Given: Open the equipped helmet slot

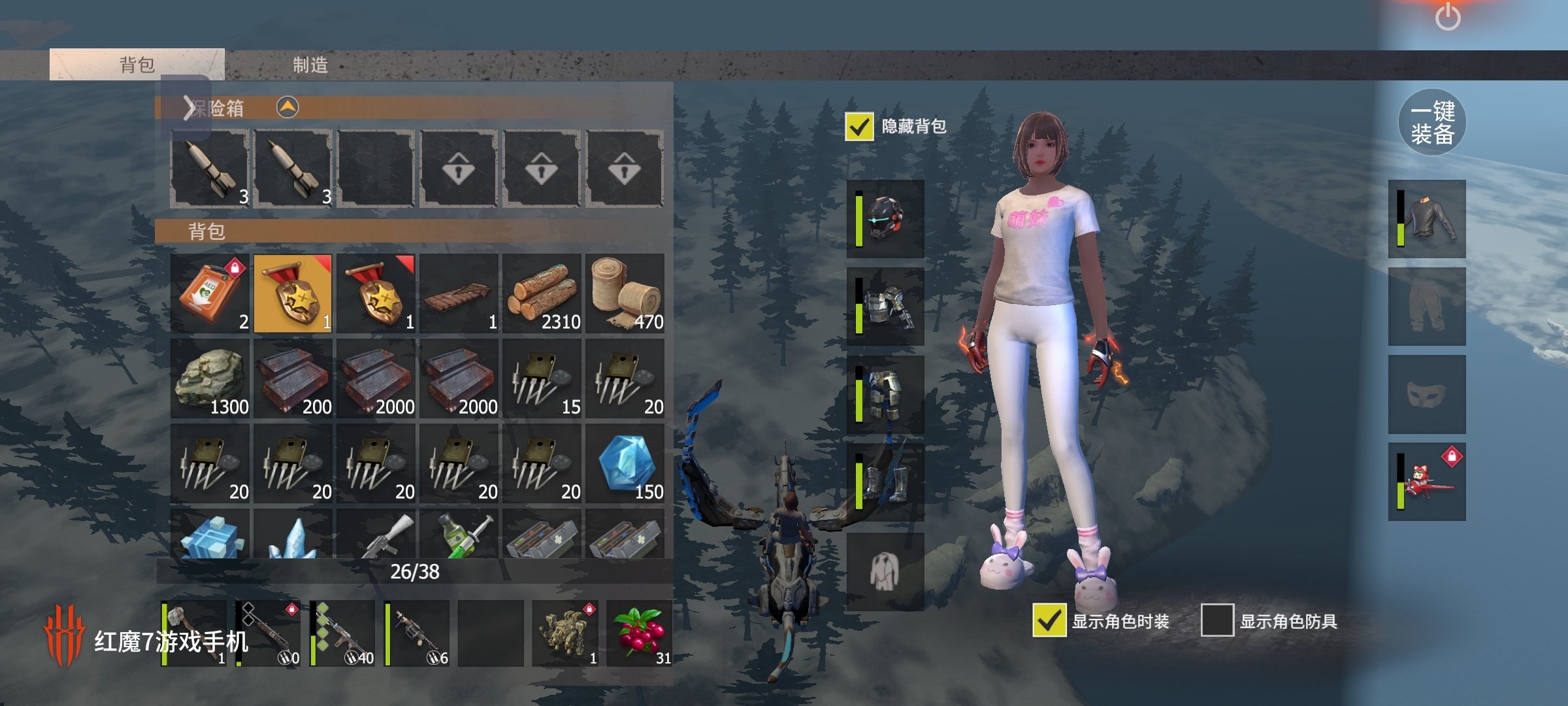Looking at the screenshot, I should coord(885,219).
